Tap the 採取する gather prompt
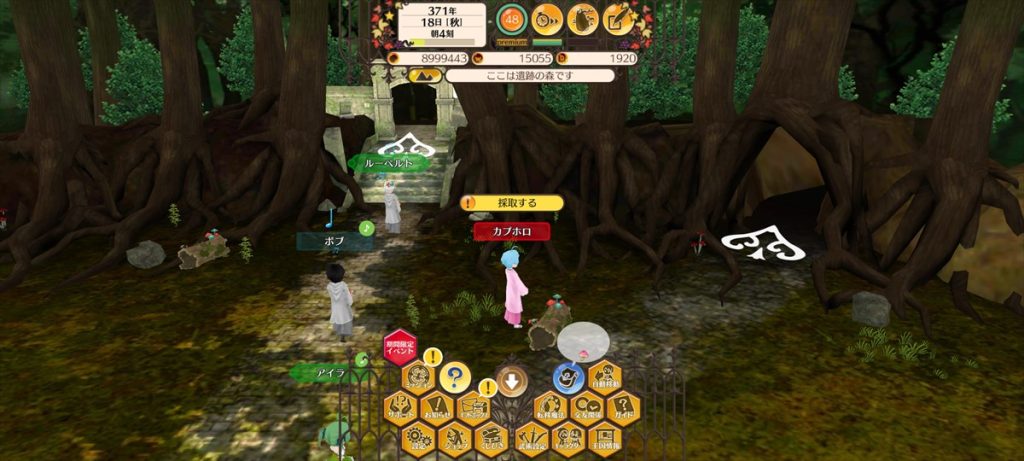The width and height of the screenshot is (1024, 461). pos(513,203)
